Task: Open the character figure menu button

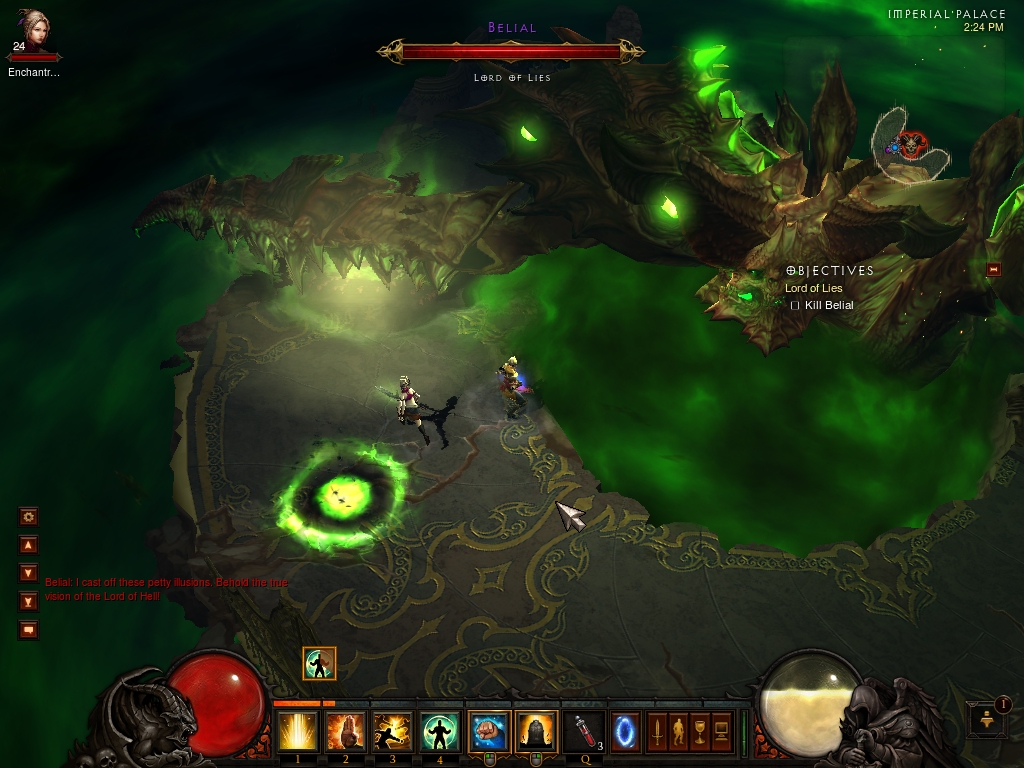Action: point(678,731)
